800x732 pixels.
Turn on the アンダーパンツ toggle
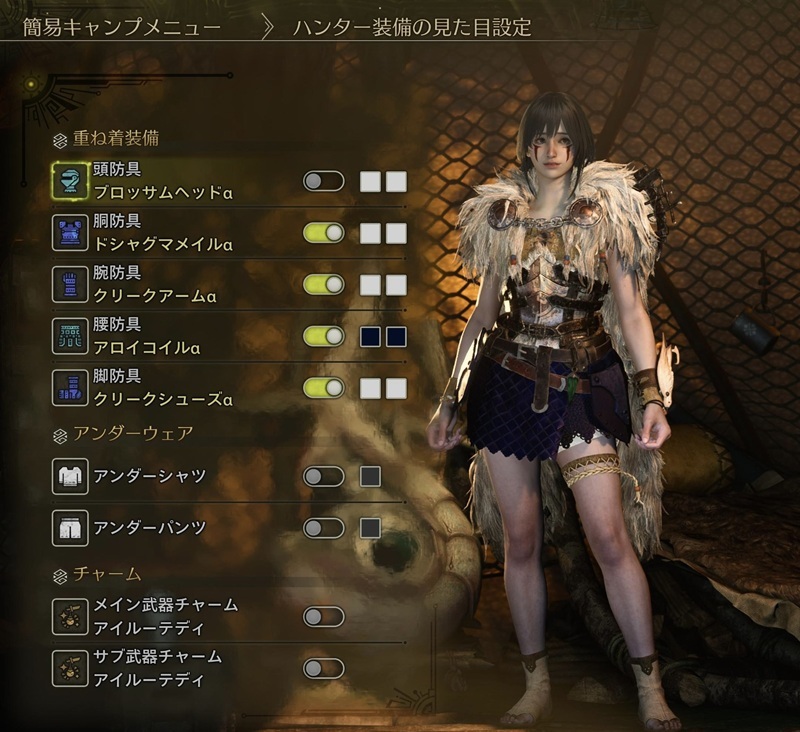pyautogui.click(x=323, y=527)
